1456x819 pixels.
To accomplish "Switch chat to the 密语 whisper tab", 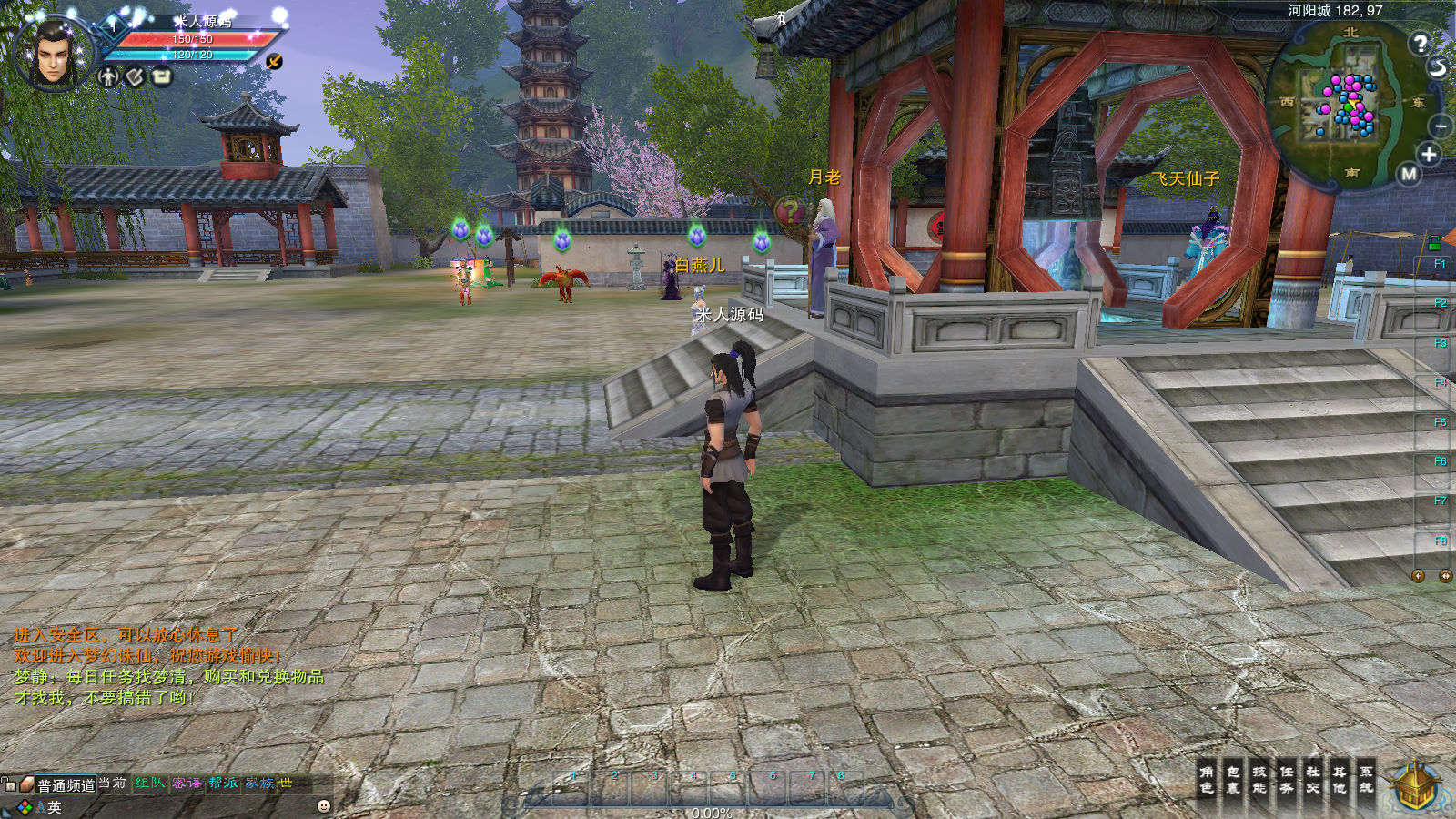I will (x=187, y=783).
